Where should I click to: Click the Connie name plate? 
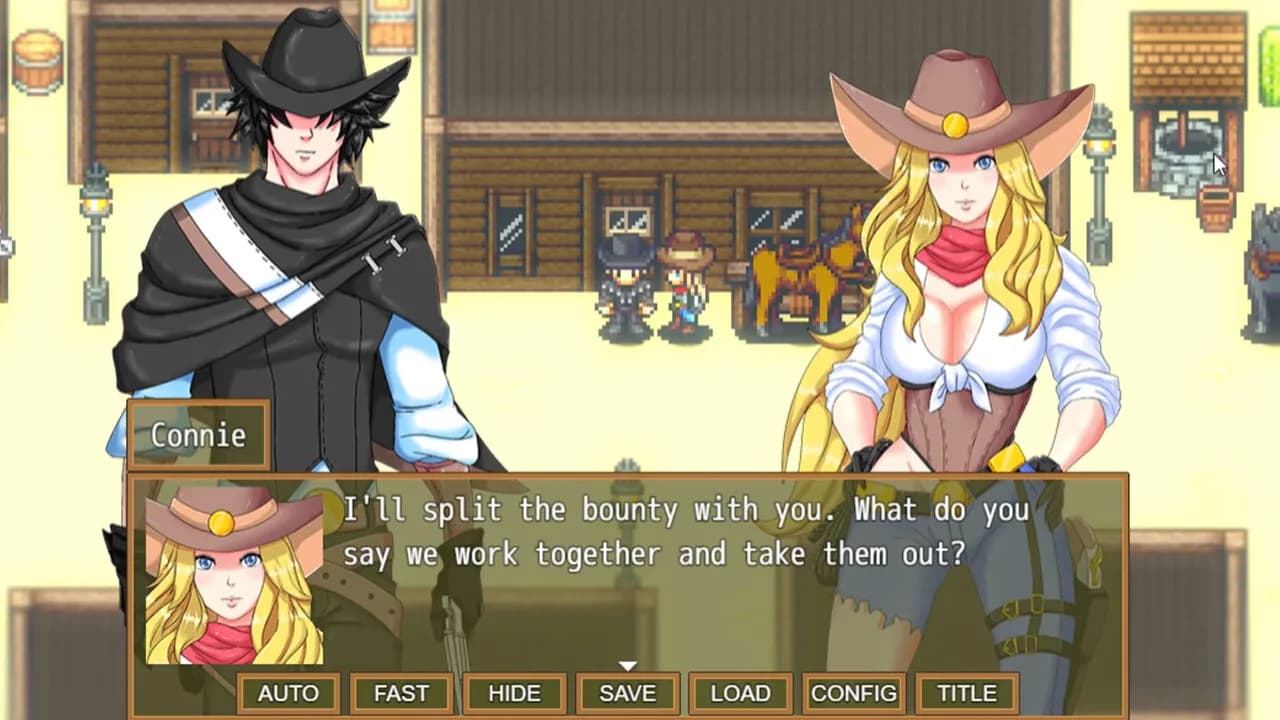pyautogui.click(x=197, y=435)
